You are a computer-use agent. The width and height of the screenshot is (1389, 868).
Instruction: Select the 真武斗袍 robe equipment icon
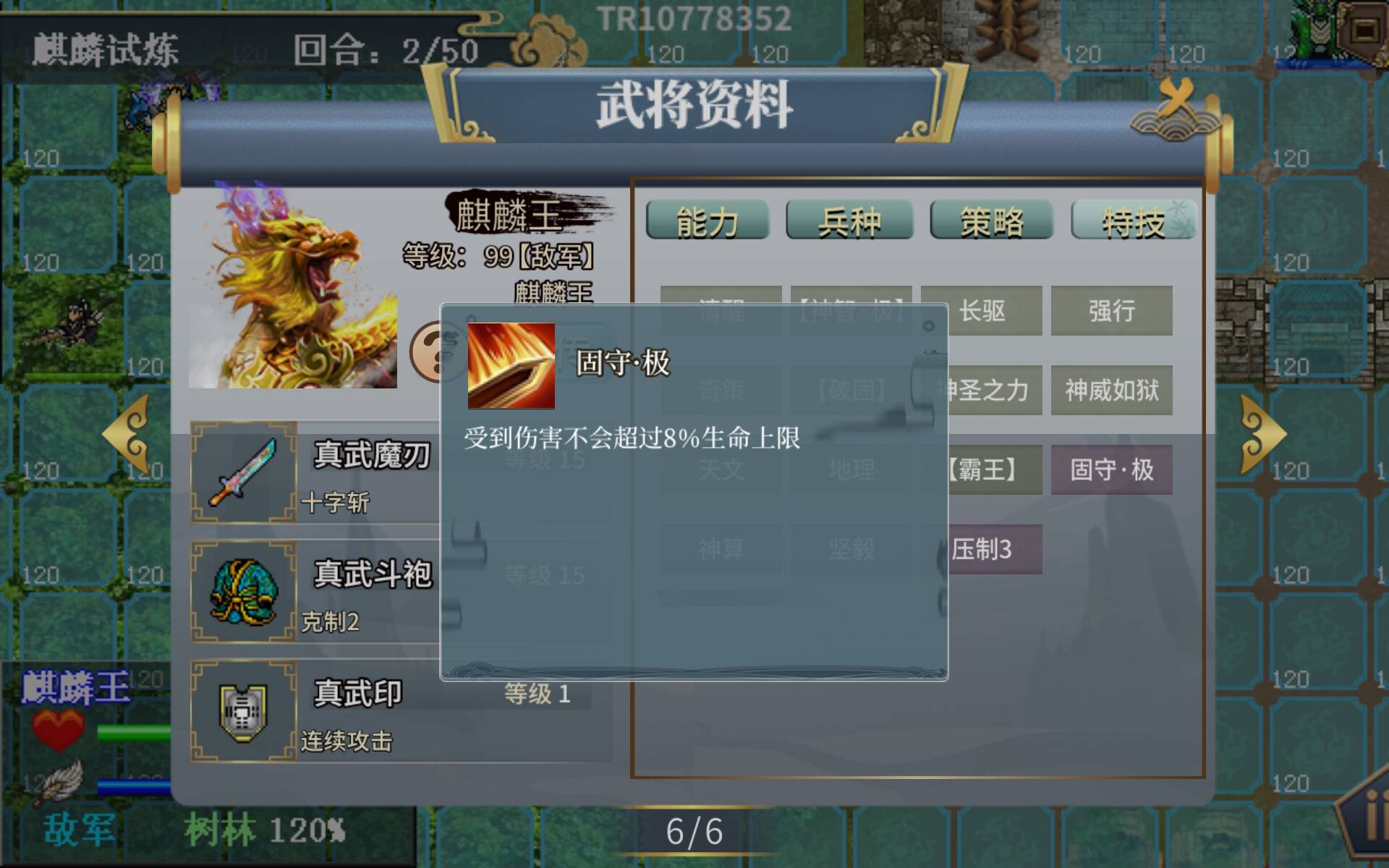tap(242, 593)
